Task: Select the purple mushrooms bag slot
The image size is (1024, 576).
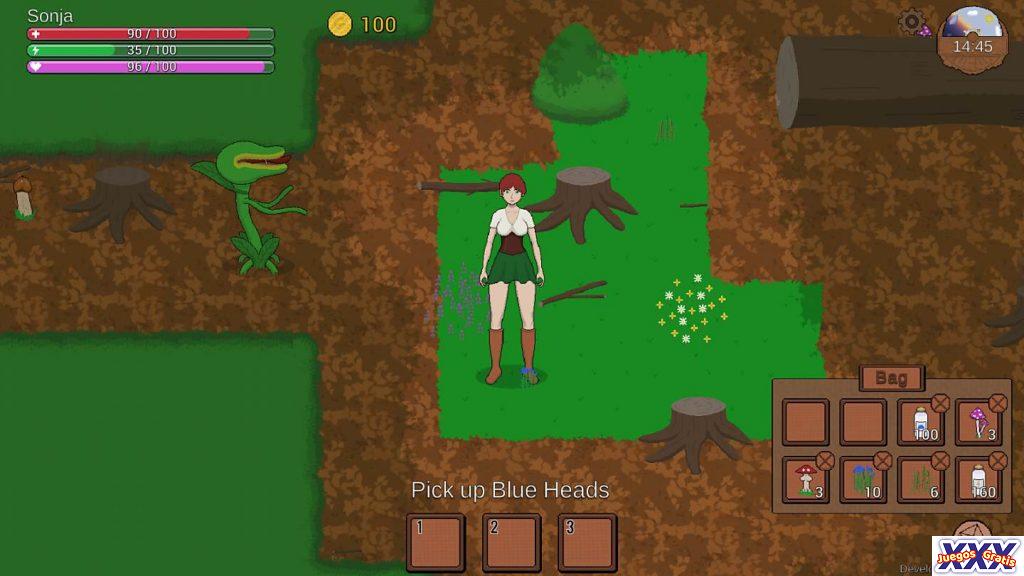Action: coord(979,422)
